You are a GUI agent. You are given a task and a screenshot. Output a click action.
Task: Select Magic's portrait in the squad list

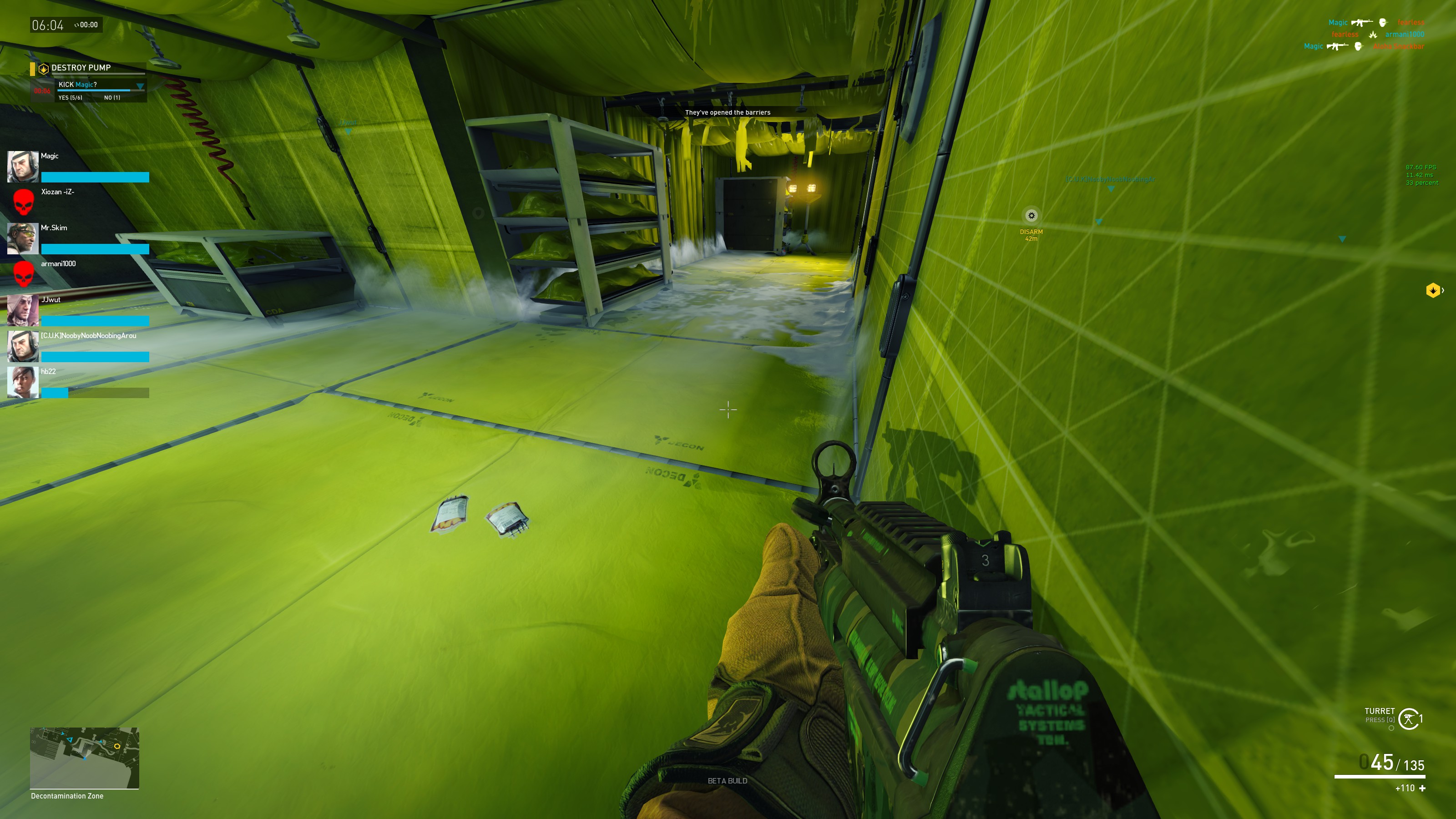[x=23, y=166]
